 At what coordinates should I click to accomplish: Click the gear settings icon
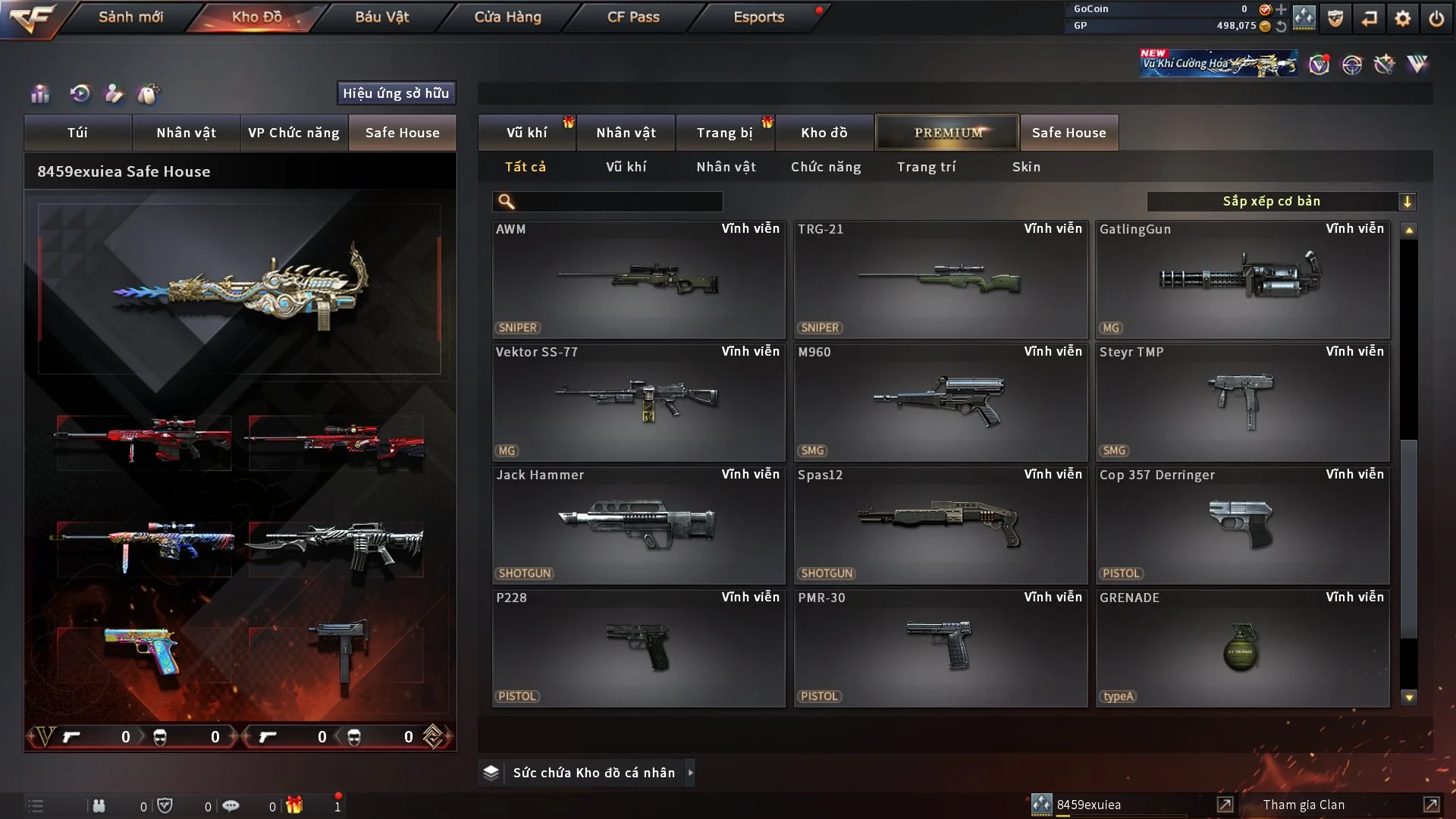pos(1403,18)
